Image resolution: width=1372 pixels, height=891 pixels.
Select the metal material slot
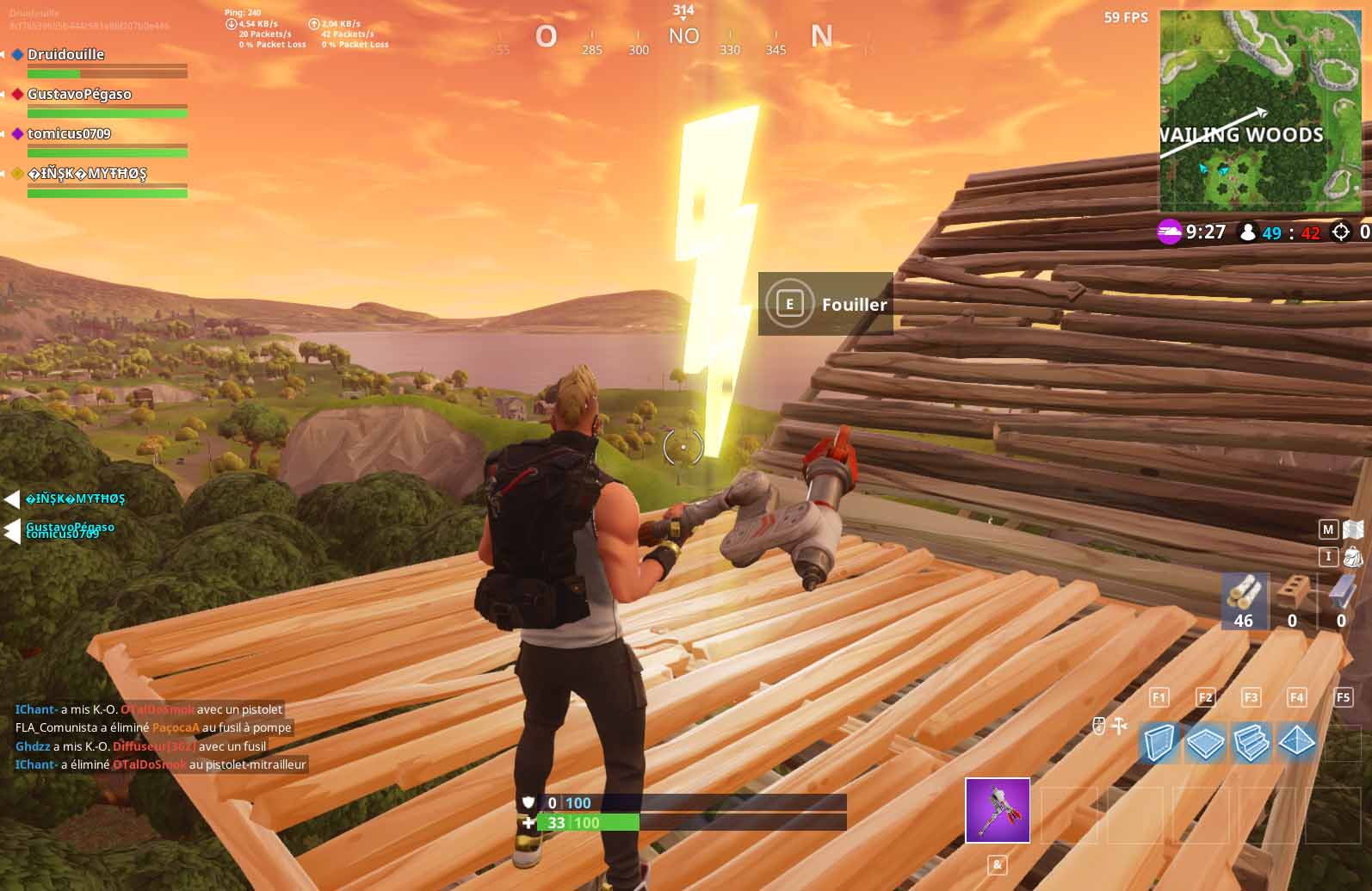pos(1341,600)
